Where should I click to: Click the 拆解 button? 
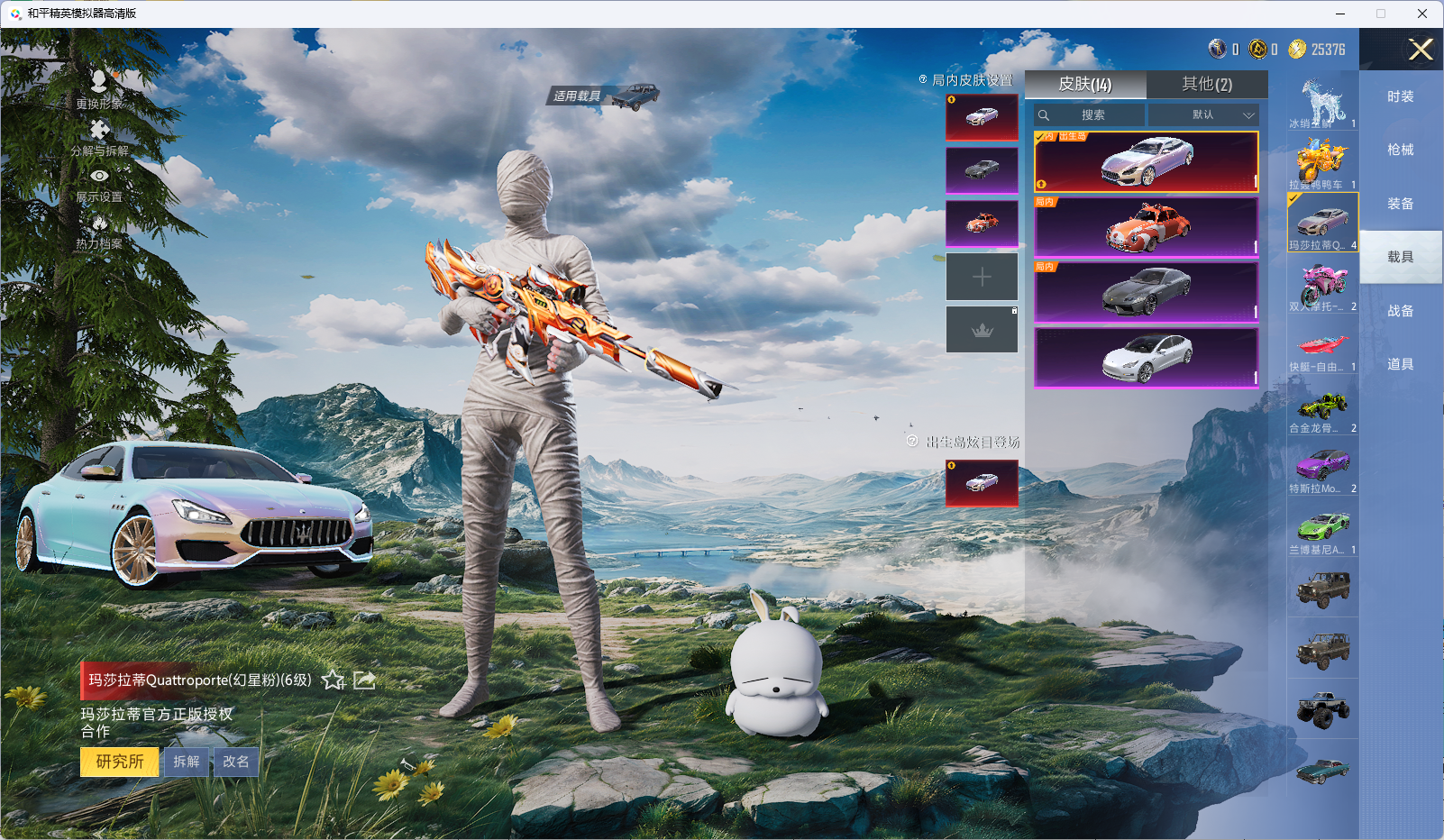pos(187,762)
